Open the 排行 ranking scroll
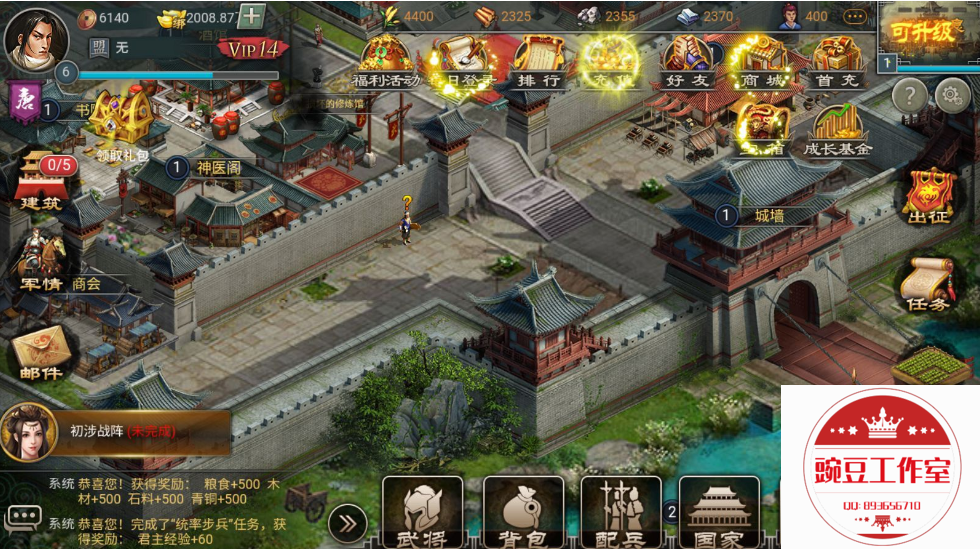 pyautogui.click(x=538, y=62)
